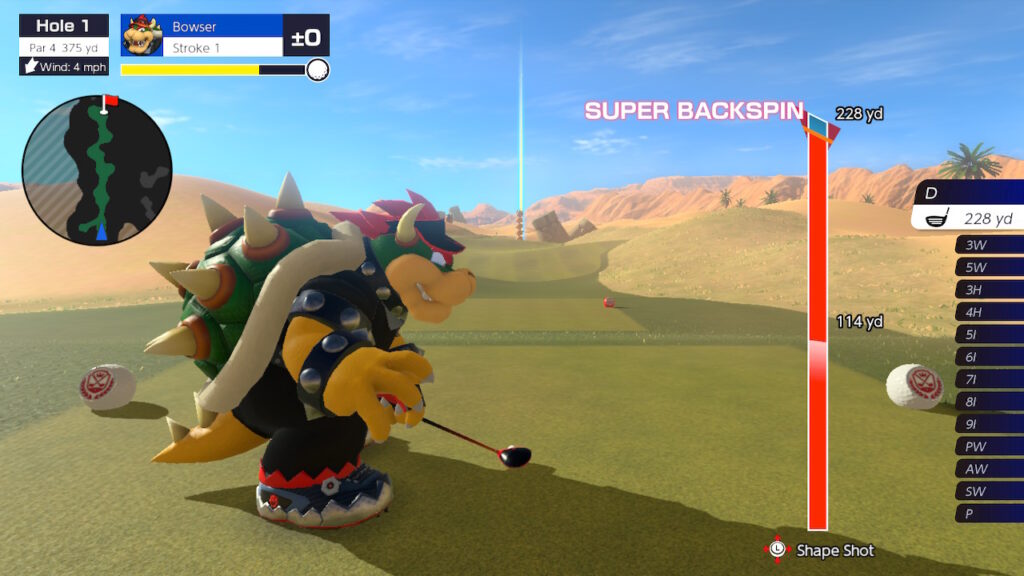
Task: Click the selected D driver entry
Action: [968, 206]
